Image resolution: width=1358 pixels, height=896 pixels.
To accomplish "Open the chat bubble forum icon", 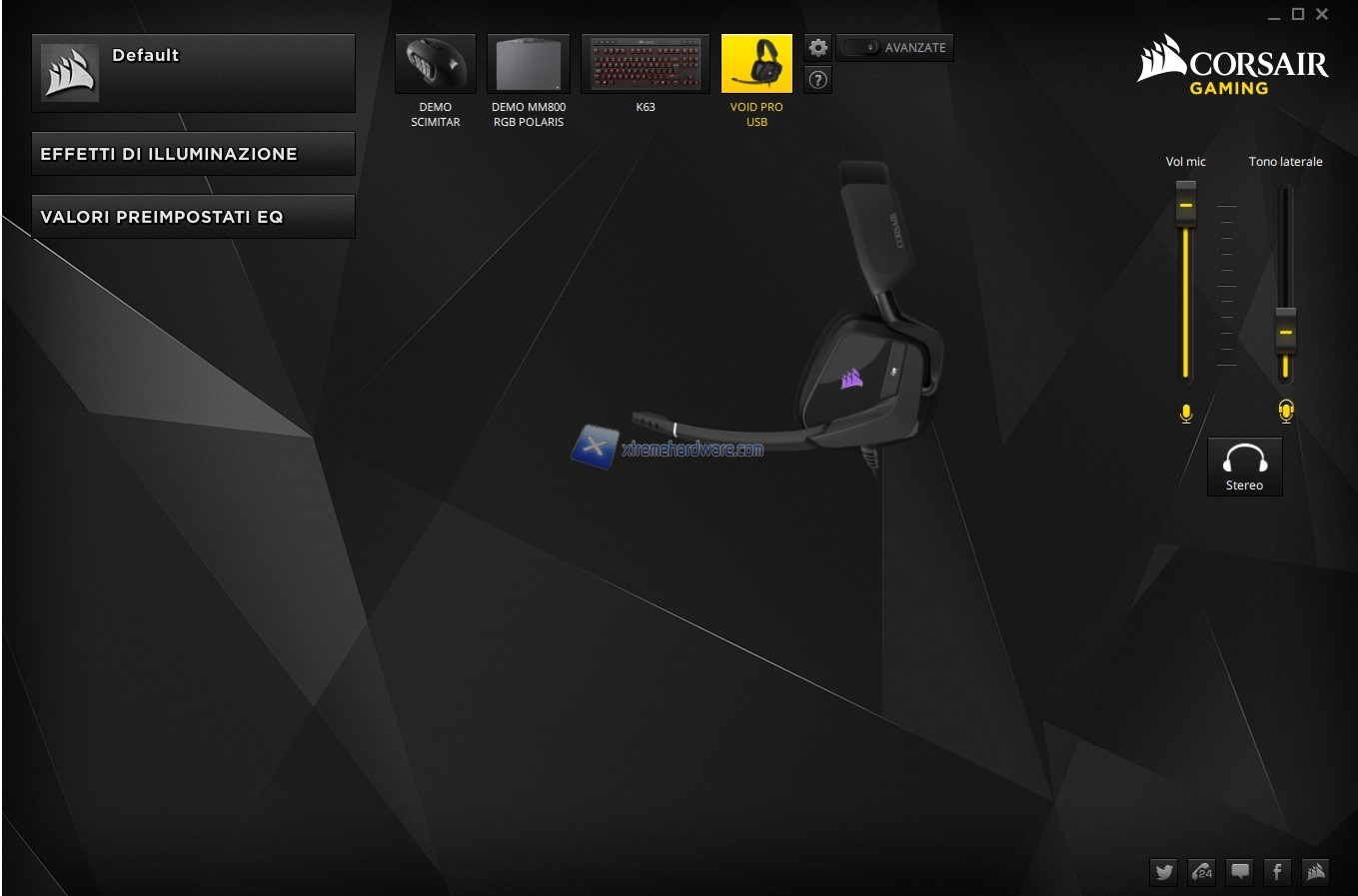I will [1240, 872].
